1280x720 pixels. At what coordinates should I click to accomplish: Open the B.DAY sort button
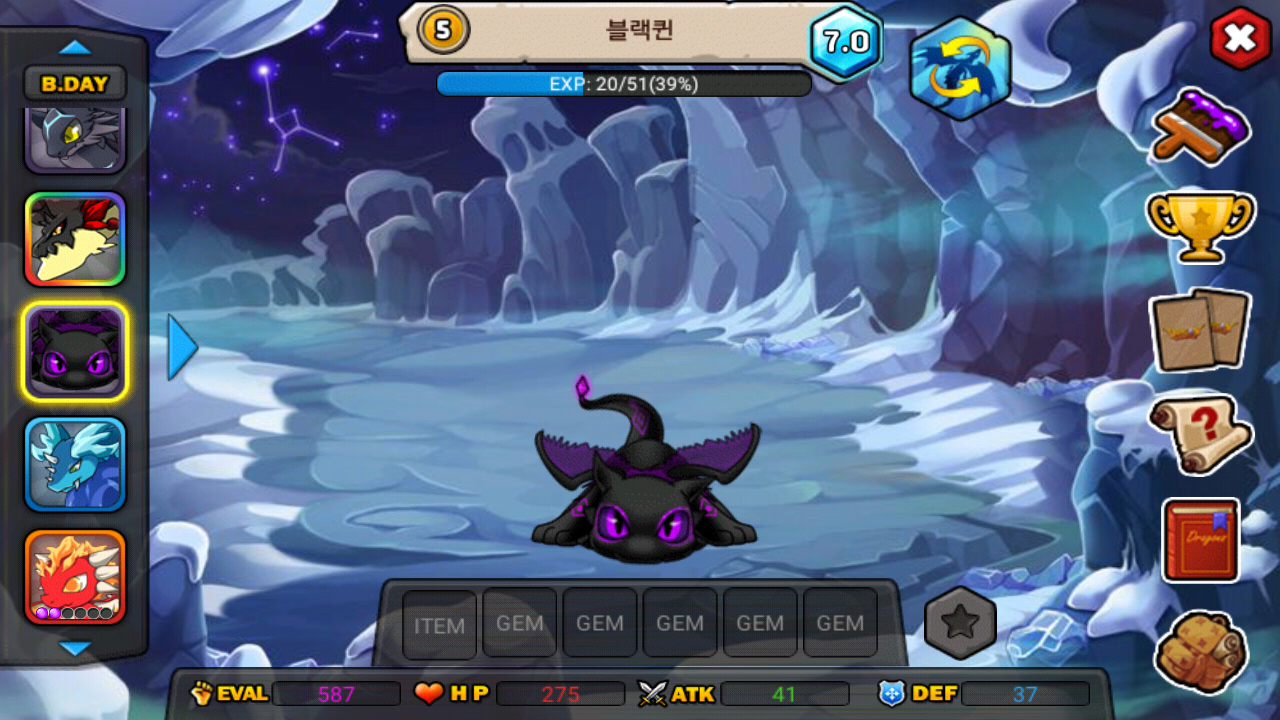coord(75,84)
